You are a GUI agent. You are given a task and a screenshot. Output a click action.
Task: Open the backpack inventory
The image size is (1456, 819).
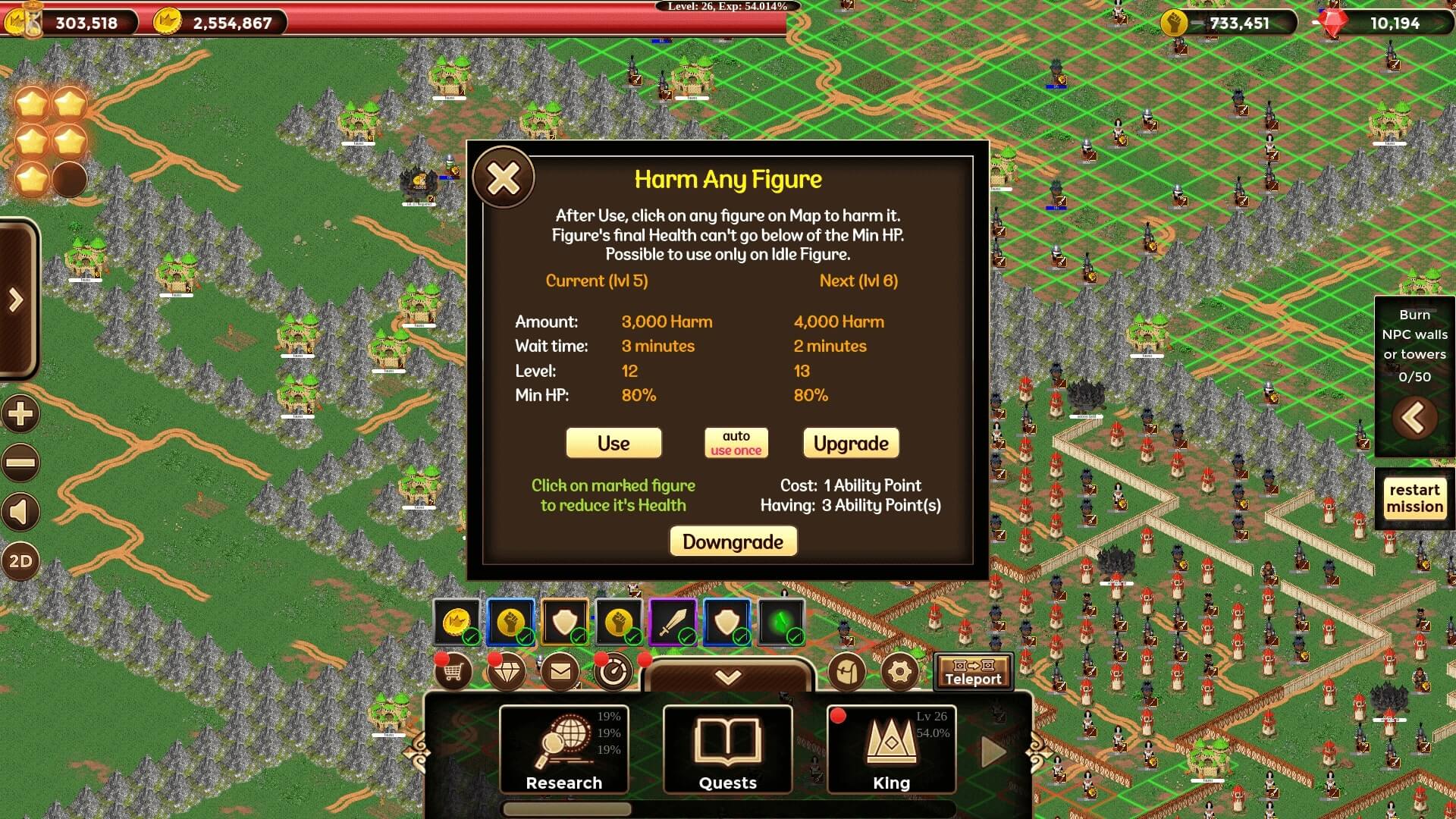847,672
